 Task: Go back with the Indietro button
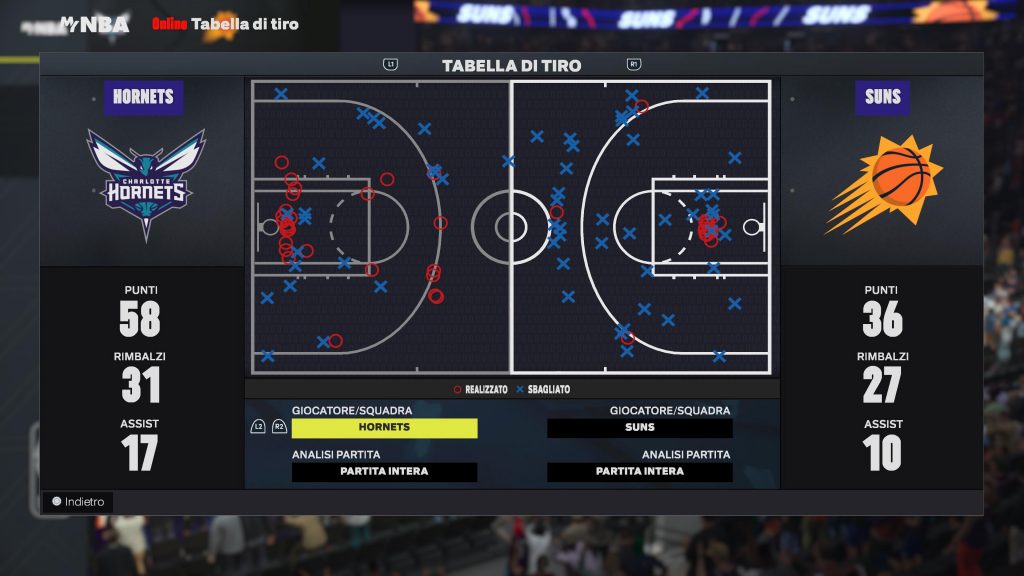click(78, 502)
